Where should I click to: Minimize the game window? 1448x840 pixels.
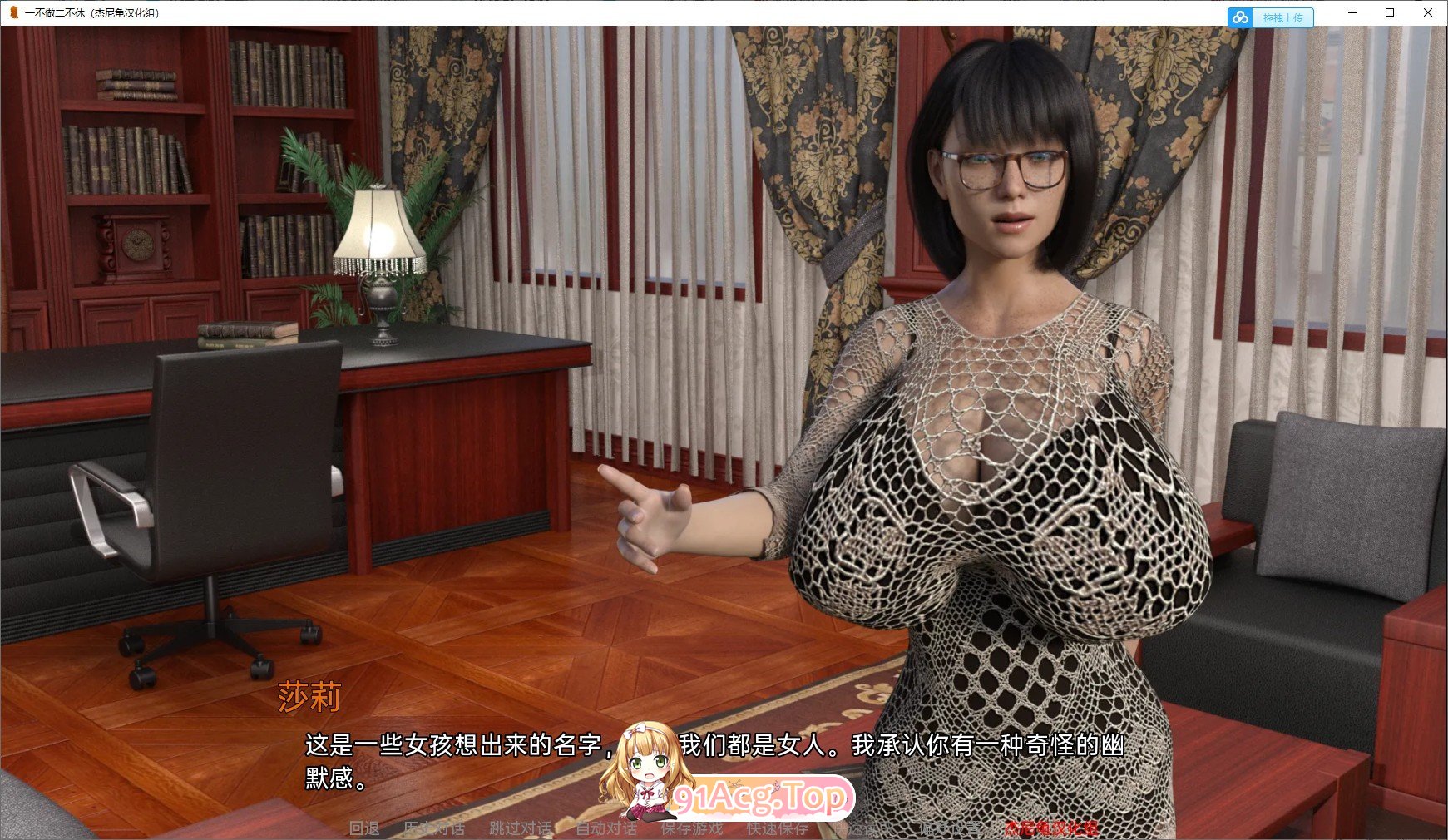1354,13
